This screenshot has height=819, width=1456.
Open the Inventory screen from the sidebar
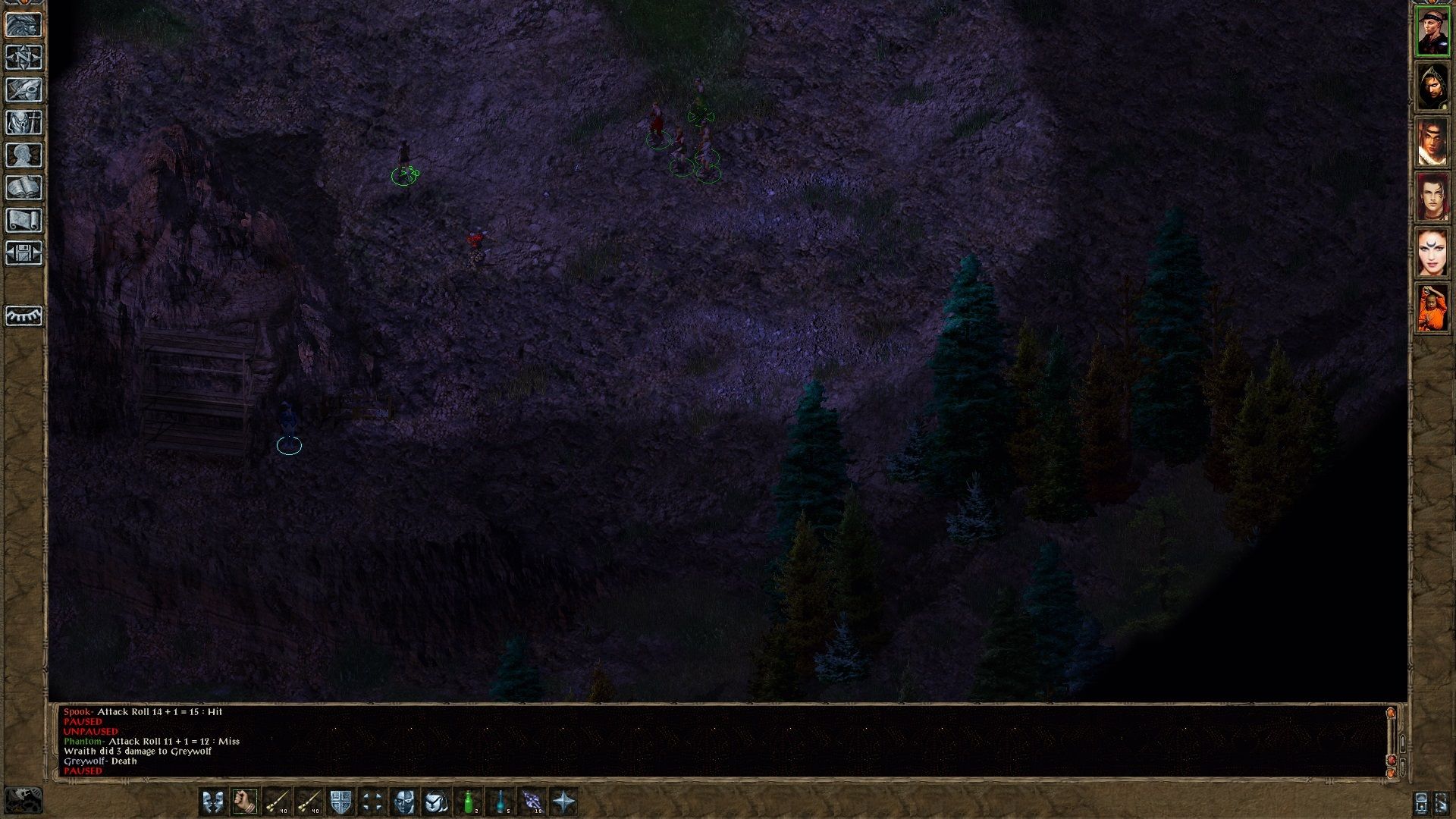click(25, 122)
